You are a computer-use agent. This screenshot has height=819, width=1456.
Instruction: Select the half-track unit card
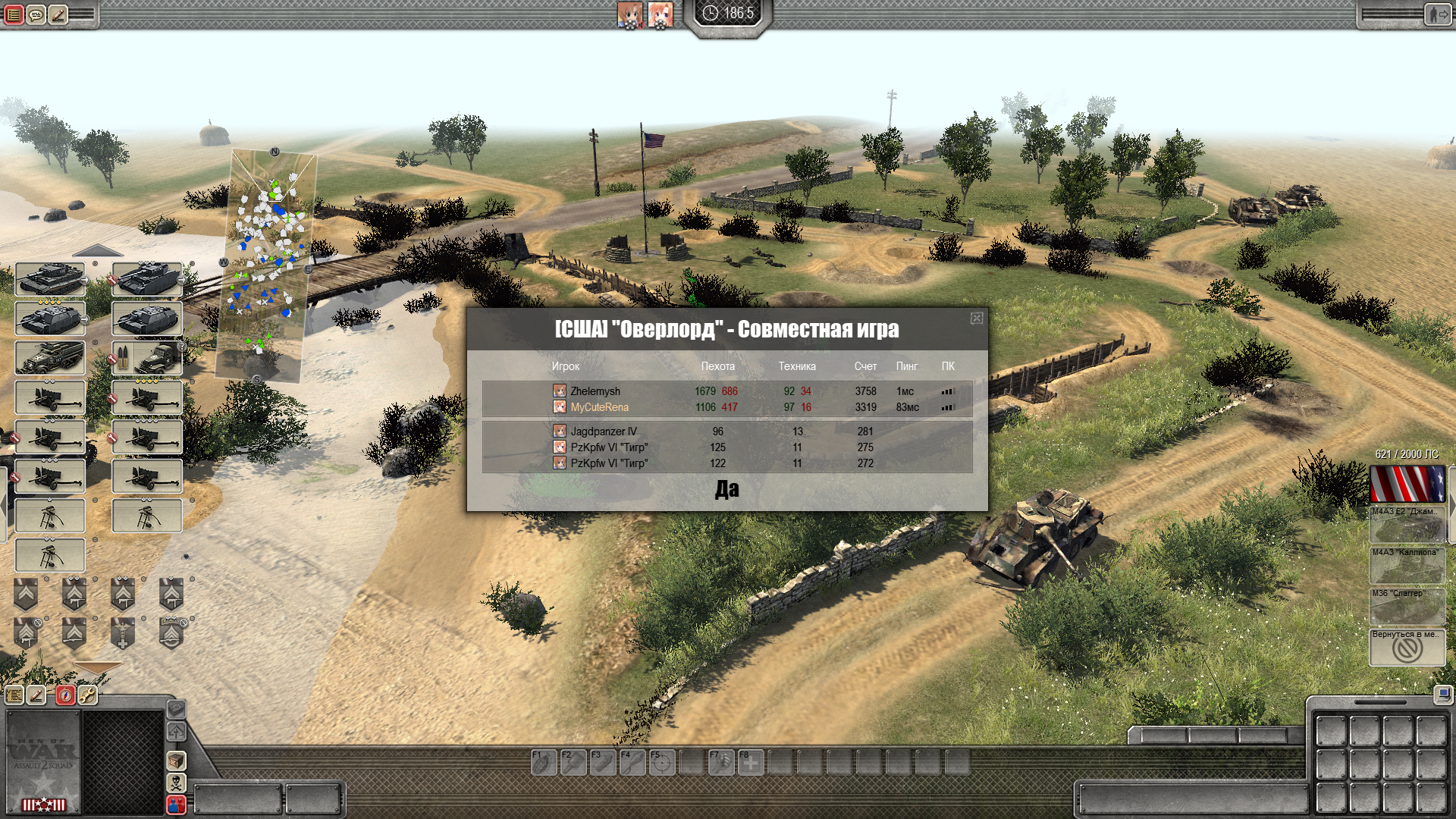click(x=50, y=358)
